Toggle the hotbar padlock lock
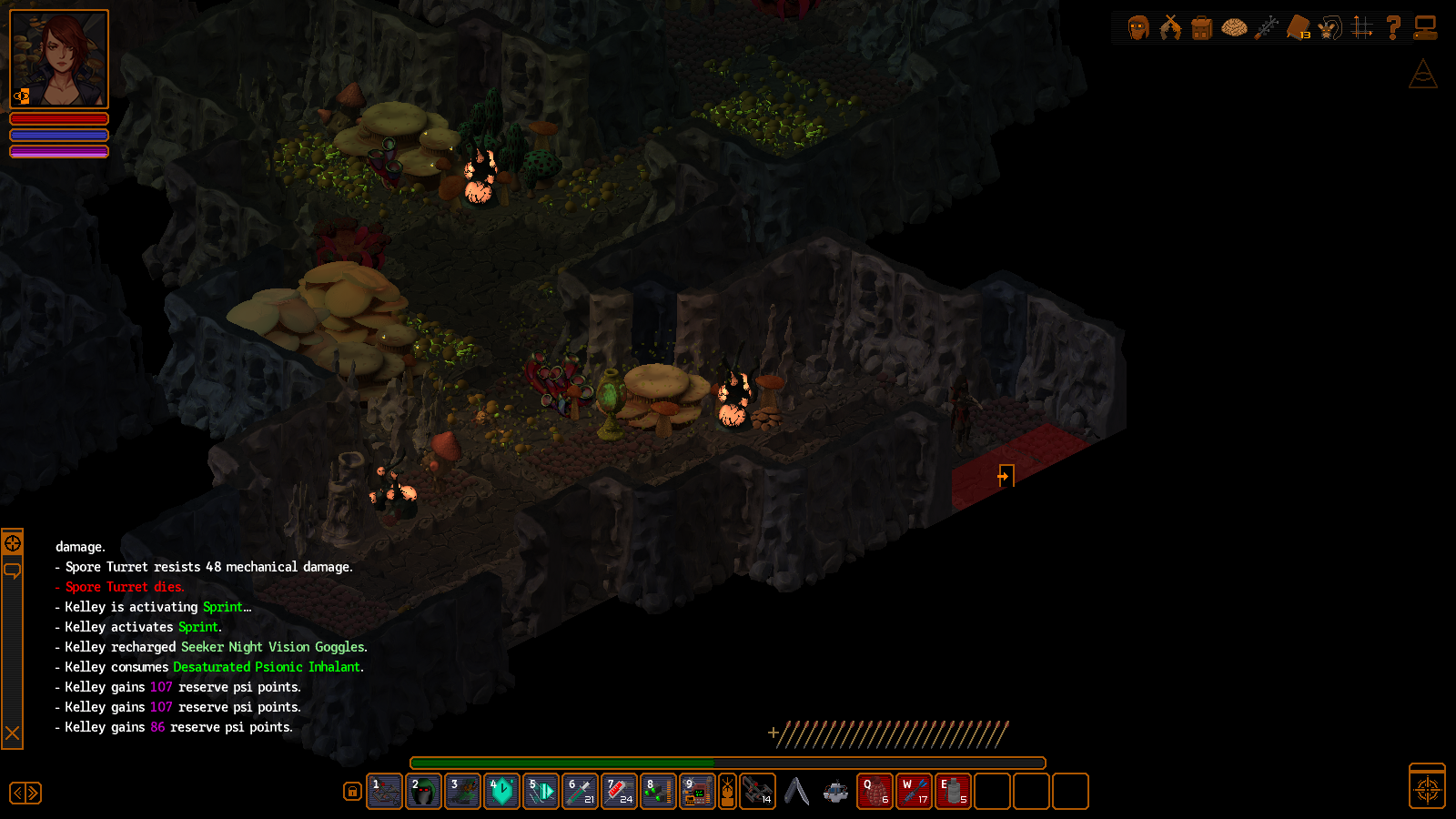This screenshot has width=1456, height=819. click(x=352, y=792)
